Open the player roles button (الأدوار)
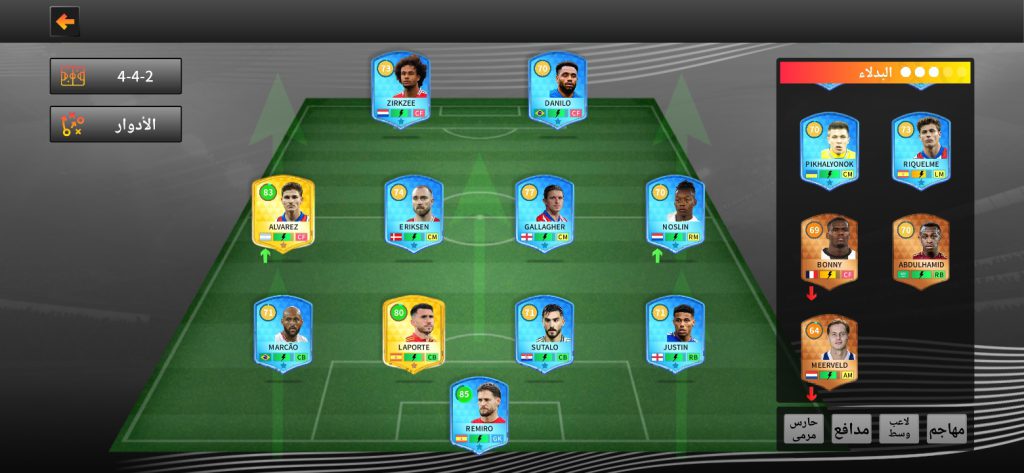 [116, 125]
